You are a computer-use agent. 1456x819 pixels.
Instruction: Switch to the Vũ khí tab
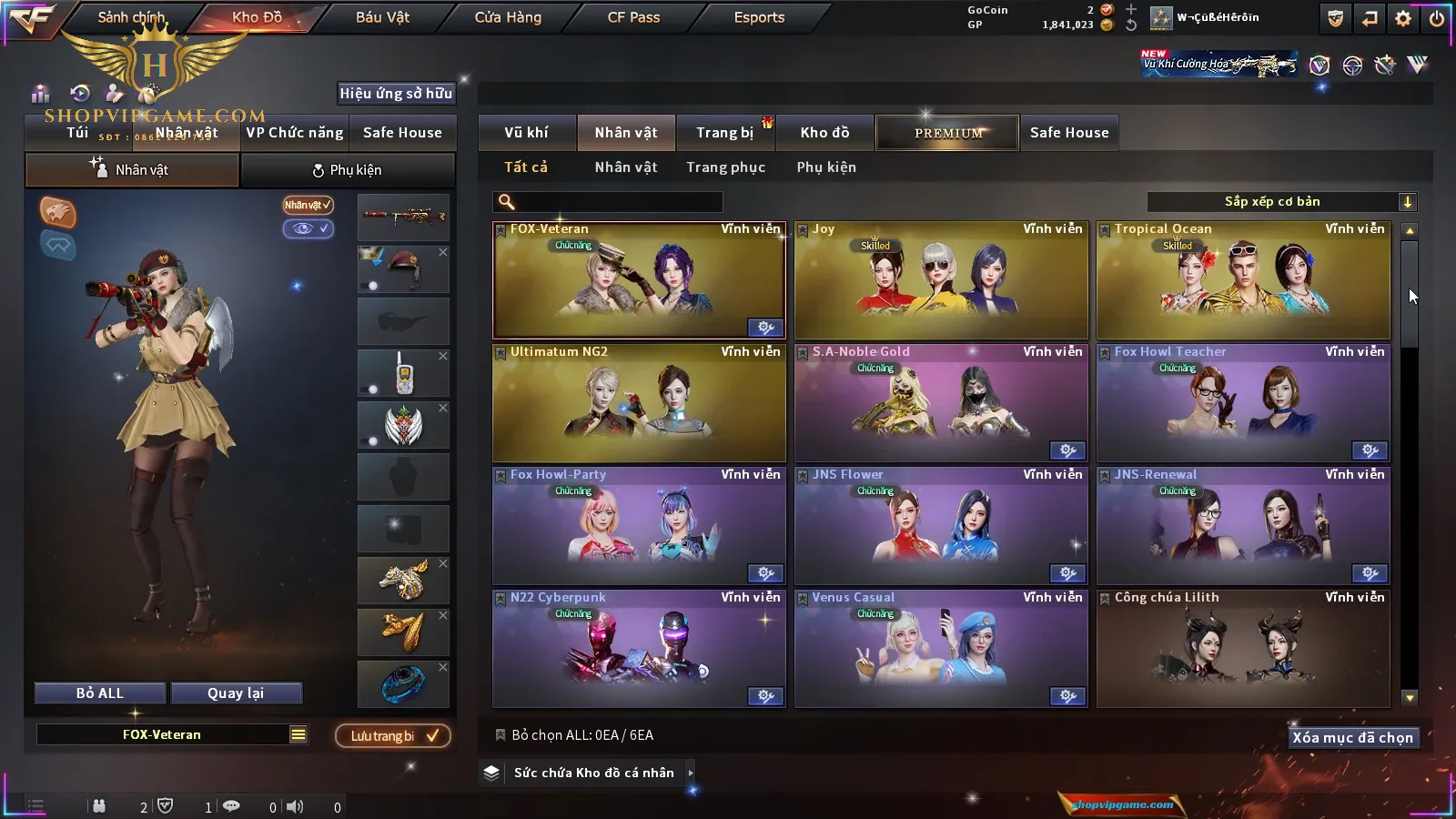point(526,133)
